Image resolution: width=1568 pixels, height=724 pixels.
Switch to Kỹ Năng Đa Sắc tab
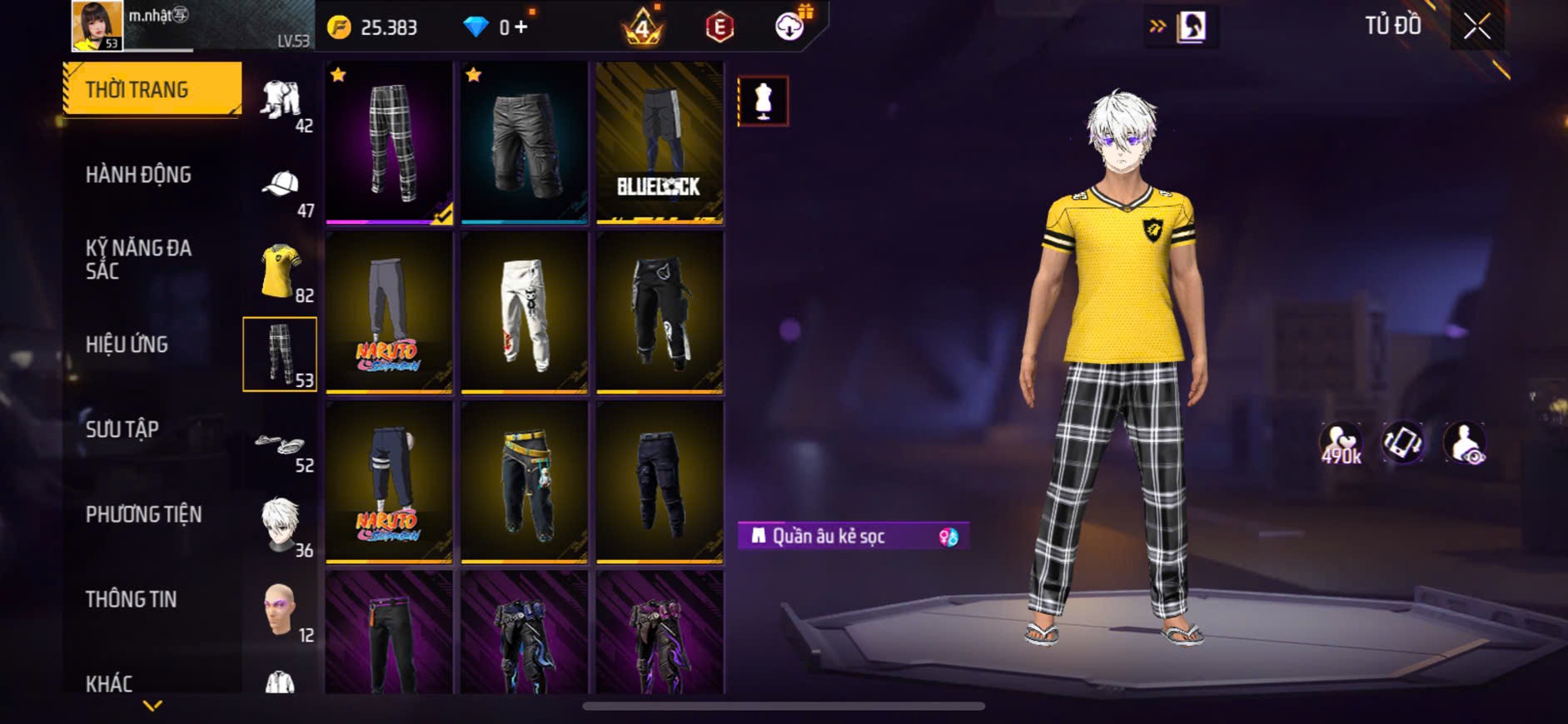139,259
